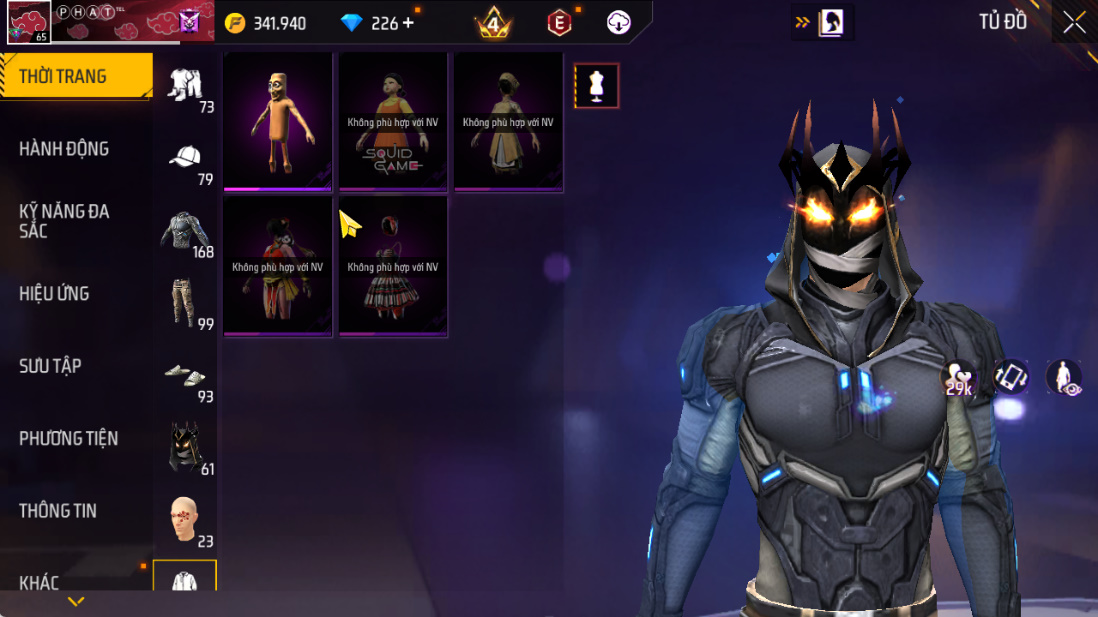Pick the Squid Game doll outfit
Image resolution: width=1098 pixels, height=617 pixels.
[x=393, y=121]
